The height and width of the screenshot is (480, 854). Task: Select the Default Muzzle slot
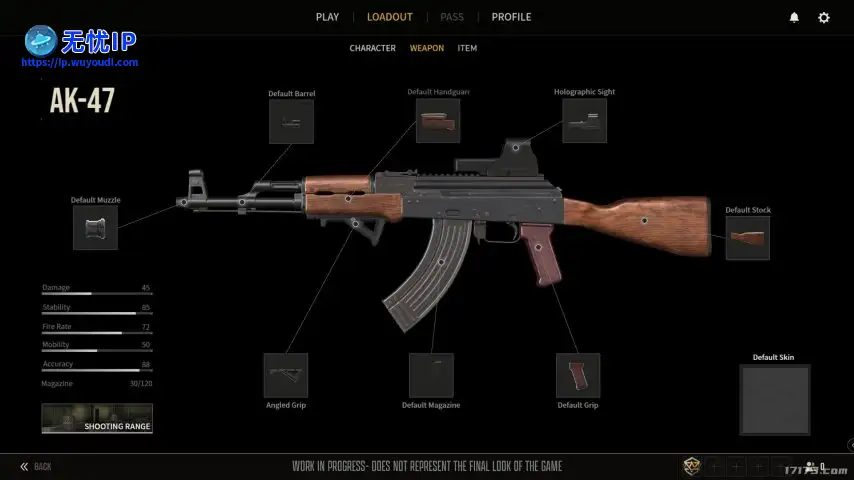click(x=95, y=227)
